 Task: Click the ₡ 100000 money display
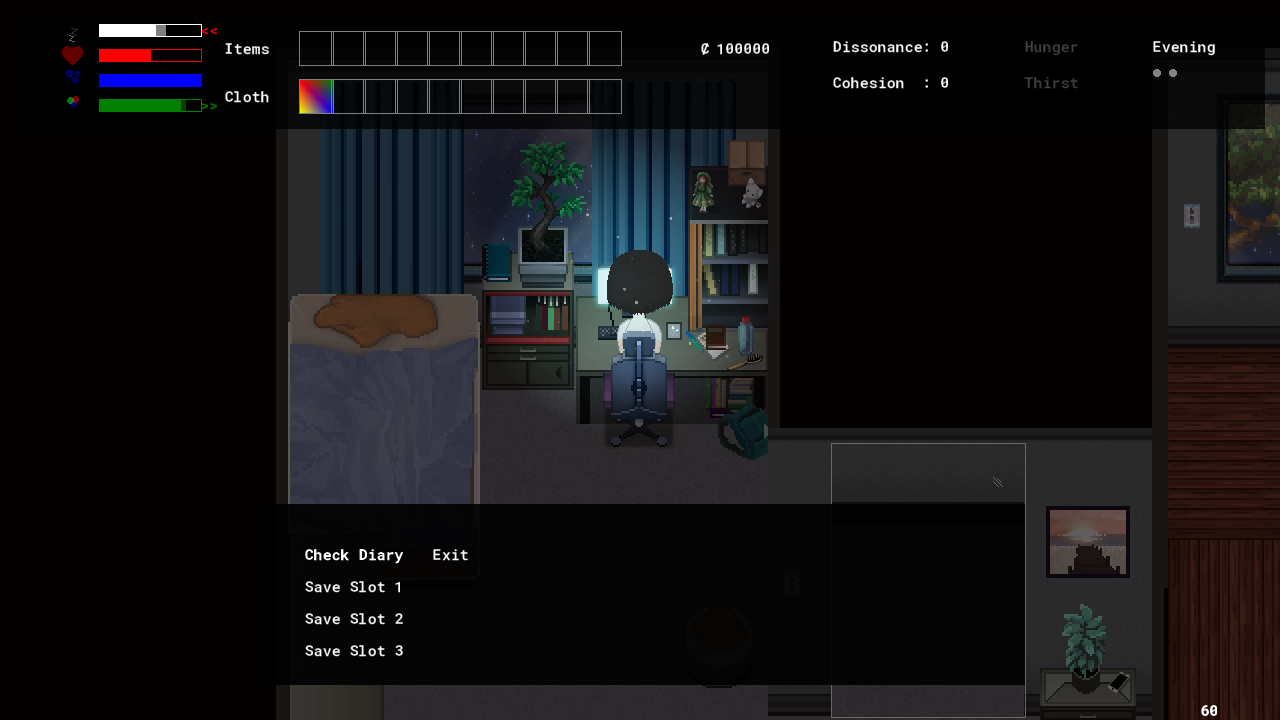click(733, 48)
